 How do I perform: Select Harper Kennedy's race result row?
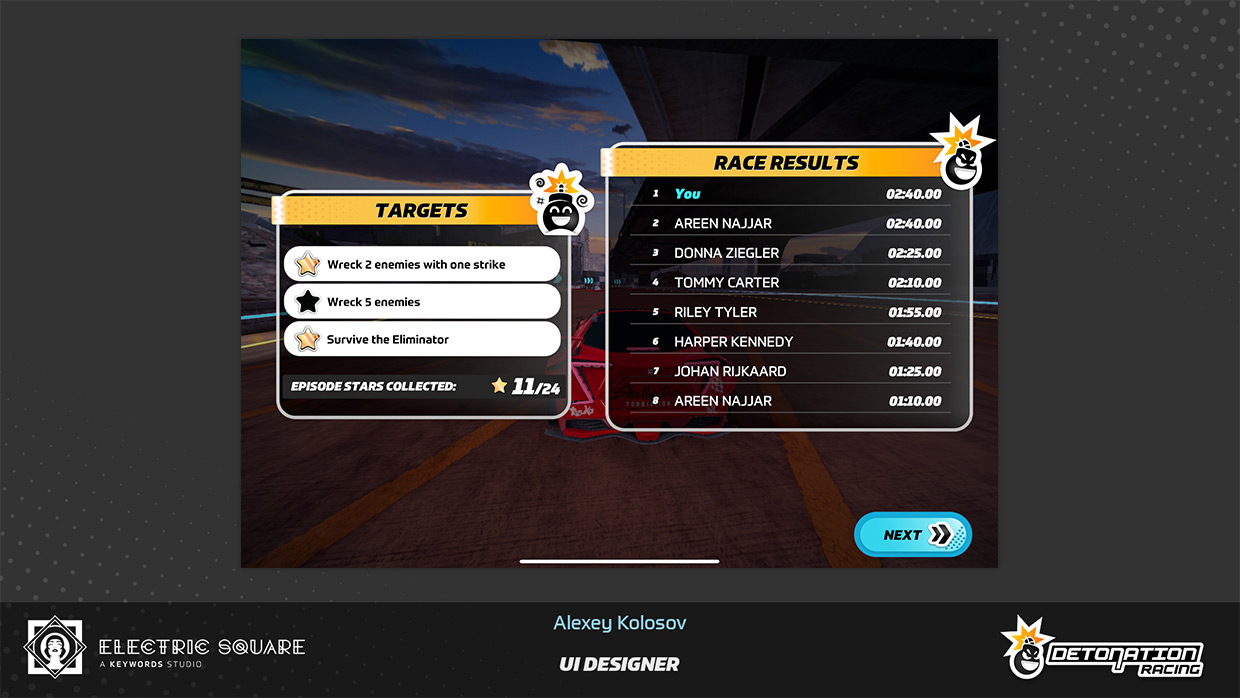click(795, 342)
